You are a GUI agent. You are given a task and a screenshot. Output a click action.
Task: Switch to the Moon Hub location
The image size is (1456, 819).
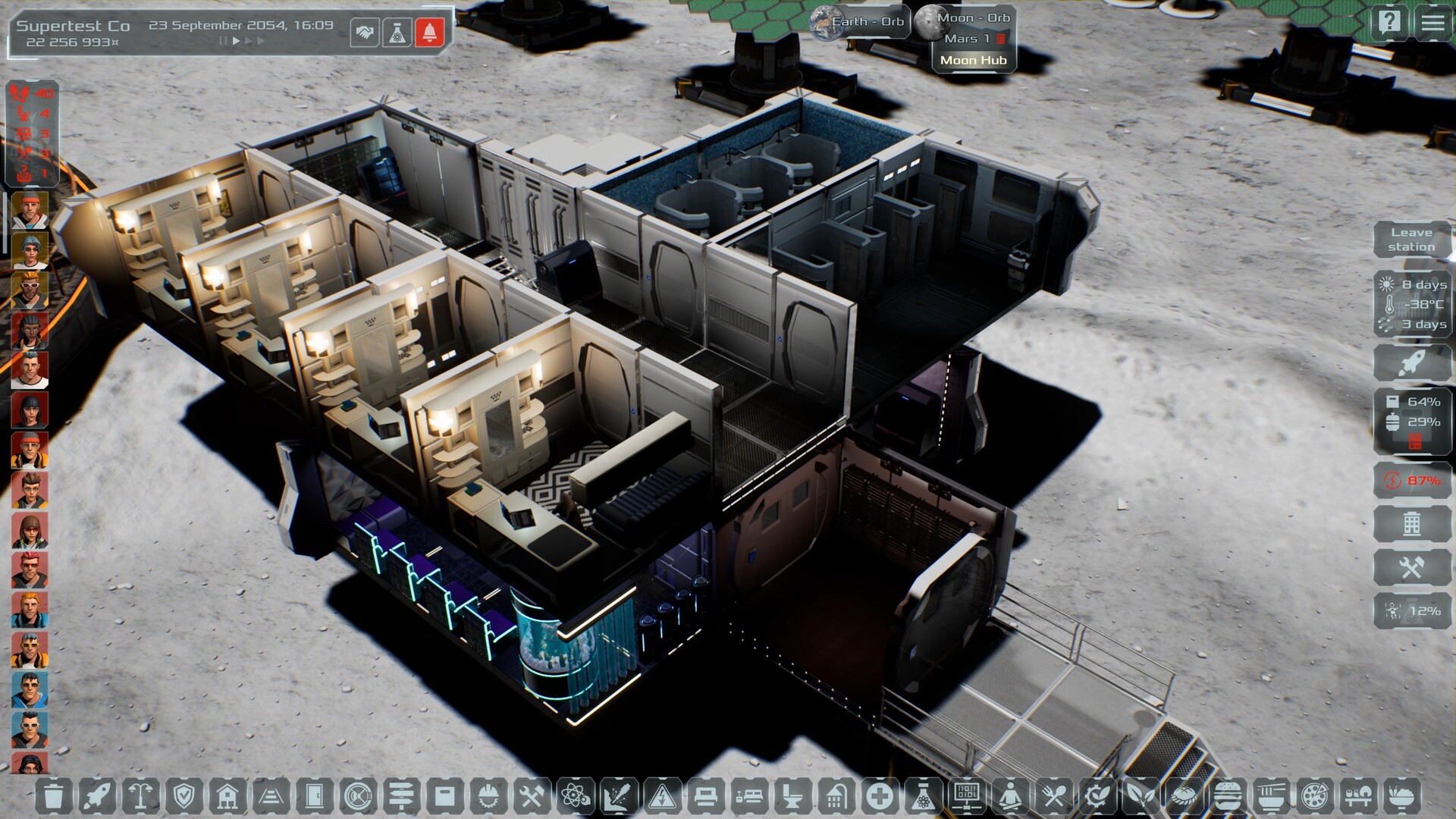[x=973, y=60]
